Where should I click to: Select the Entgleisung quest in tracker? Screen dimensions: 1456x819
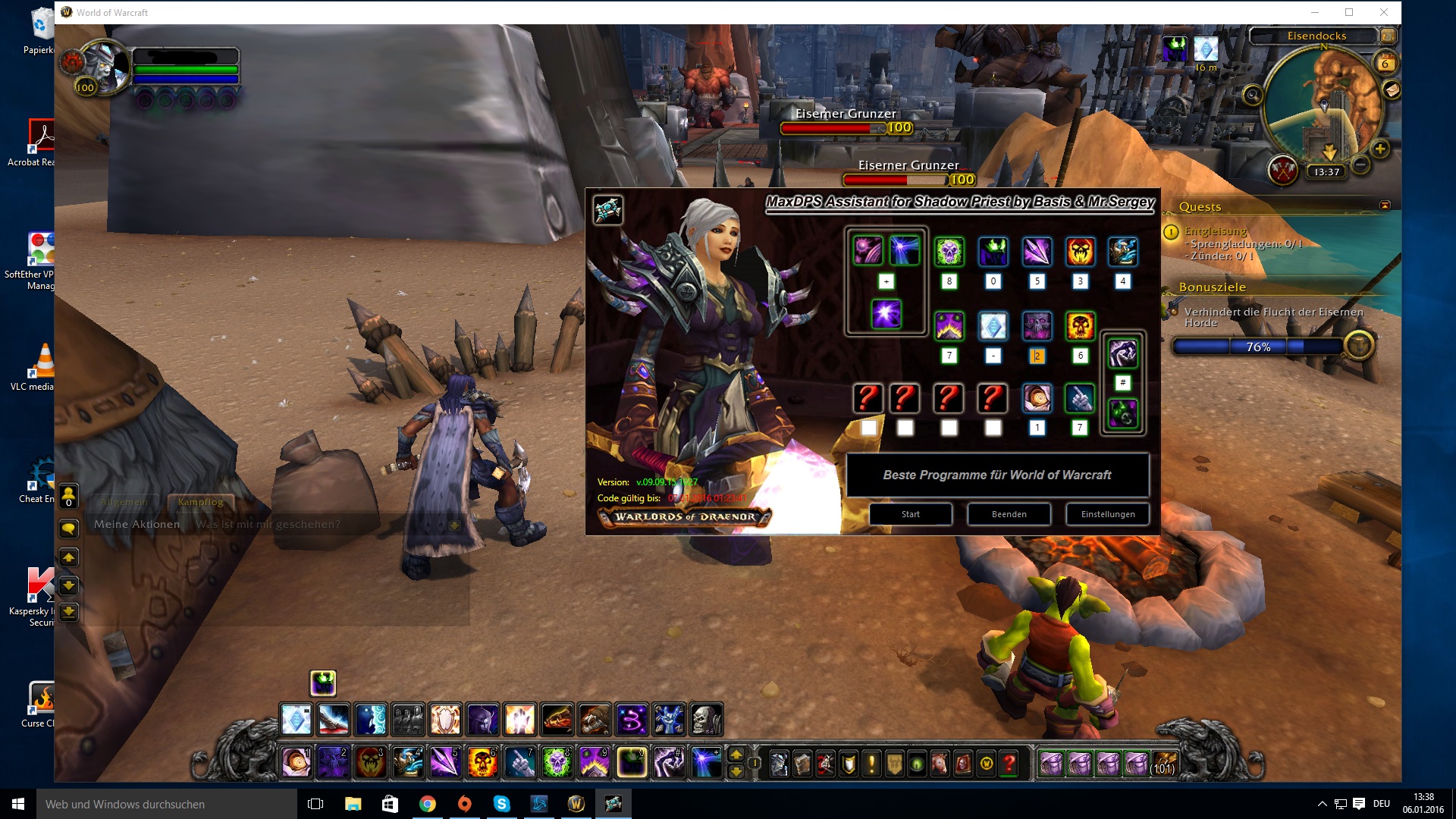[x=1216, y=231]
